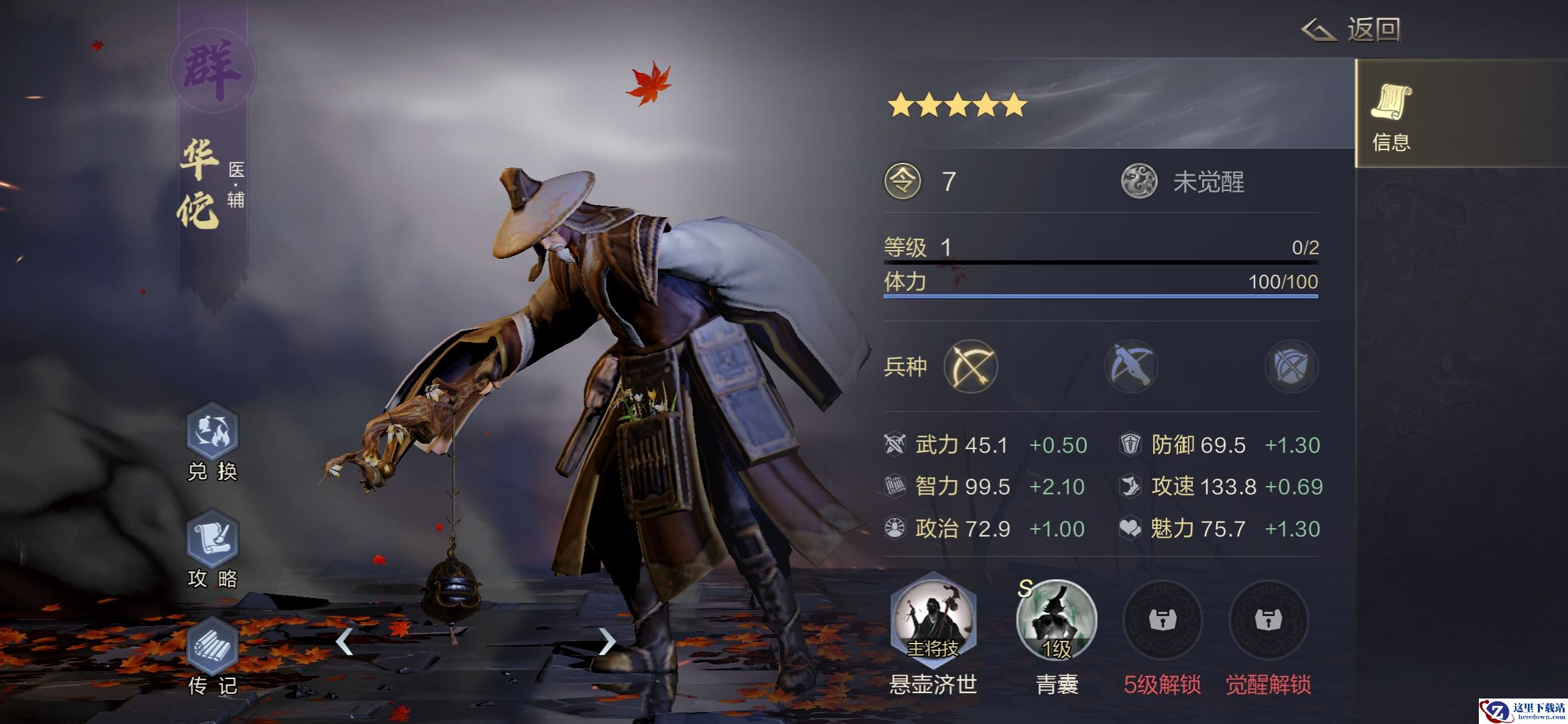Tap the 群 faction badge
This screenshot has width=1568, height=724.
(x=212, y=70)
